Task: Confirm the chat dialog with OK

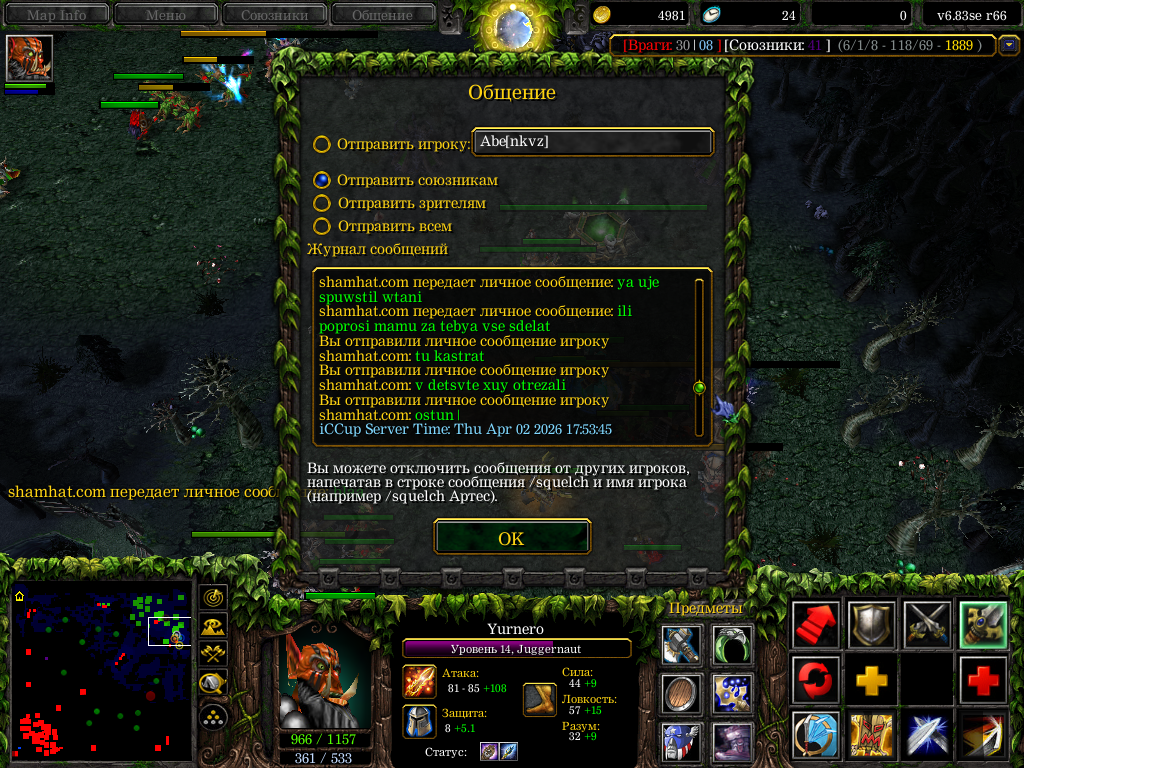Action: point(511,538)
